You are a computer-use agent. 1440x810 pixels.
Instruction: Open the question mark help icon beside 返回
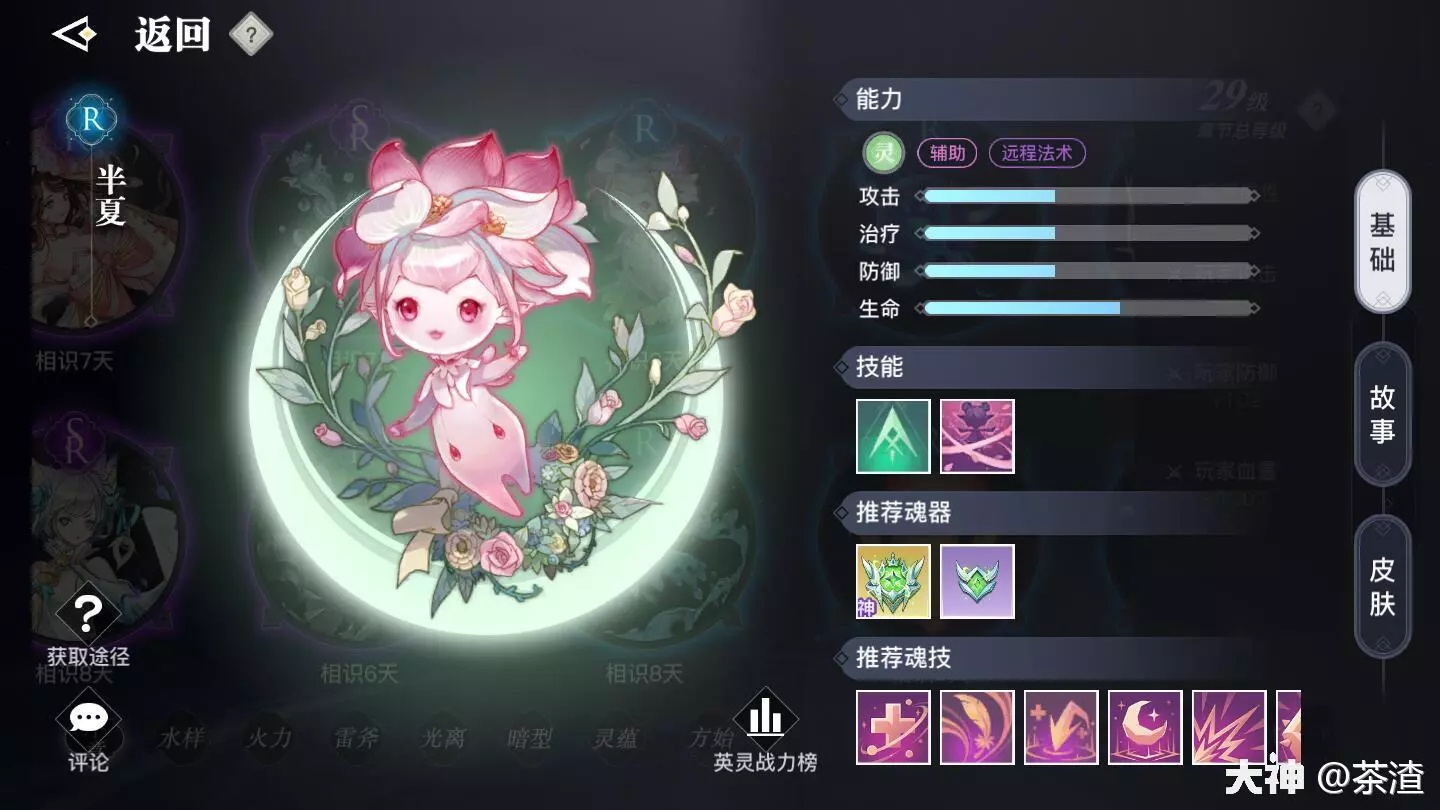pyautogui.click(x=251, y=36)
